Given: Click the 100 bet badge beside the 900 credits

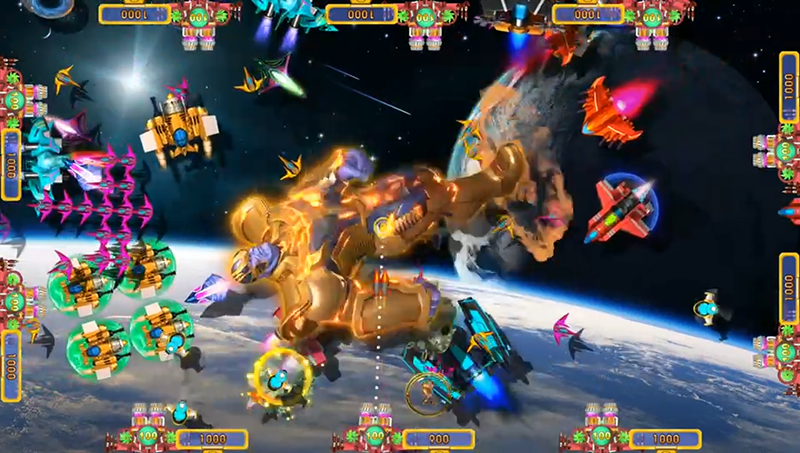Looking at the screenshot, I should tap(374, 436).
